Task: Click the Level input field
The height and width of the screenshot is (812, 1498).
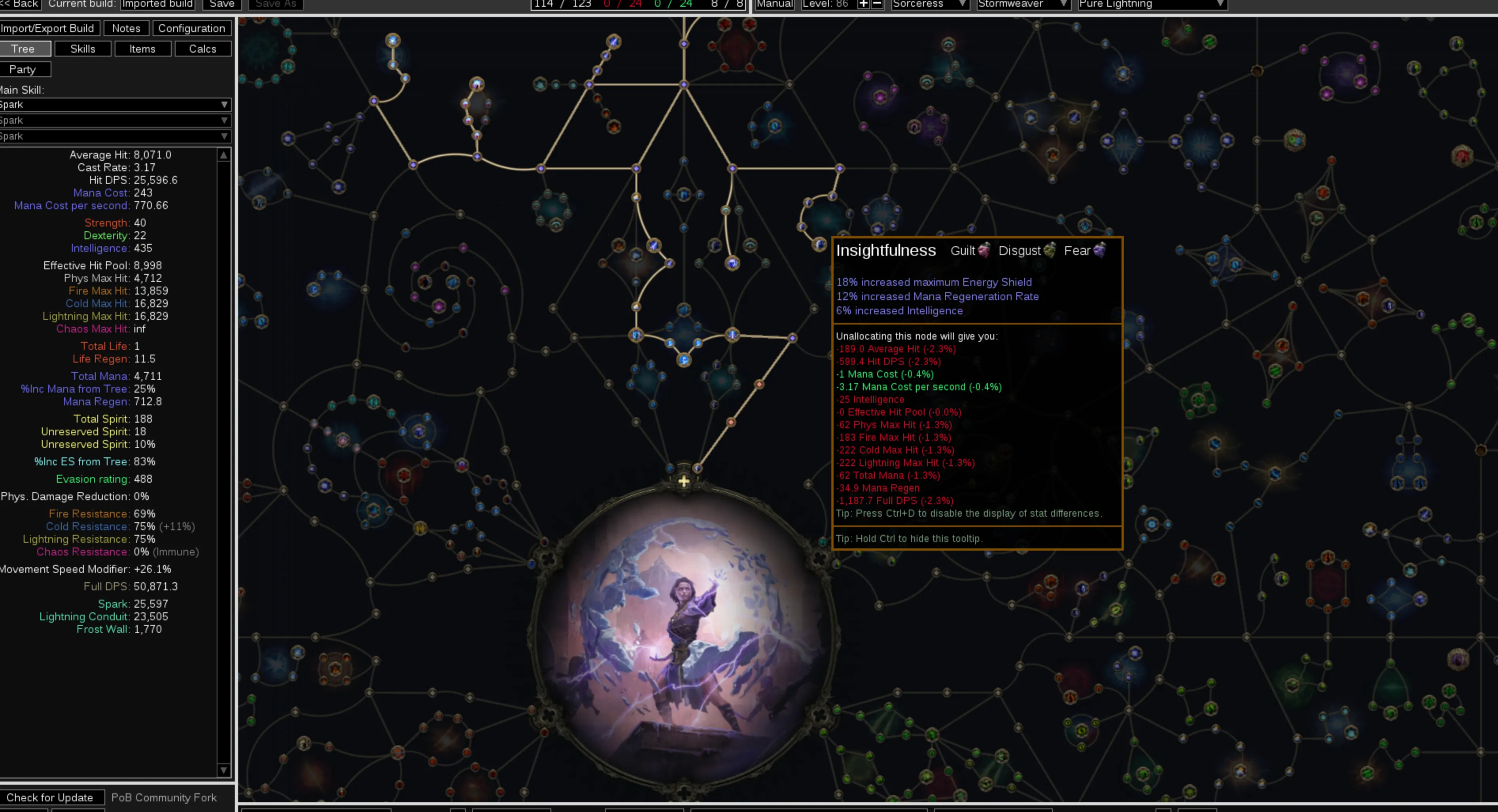Action: 826,5
